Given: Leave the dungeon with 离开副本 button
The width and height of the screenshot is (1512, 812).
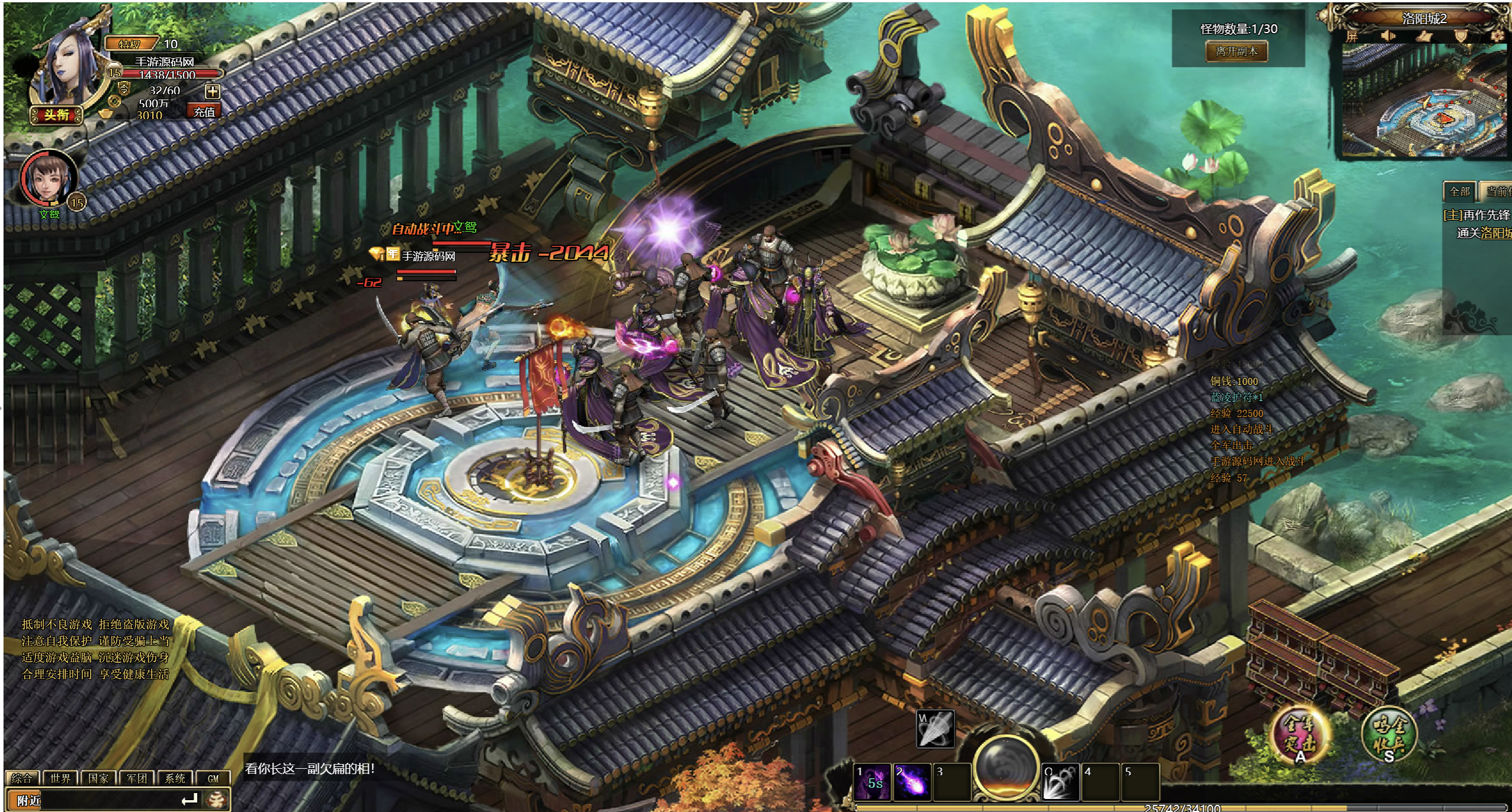Looking at the screenshot, I should click(x=1237, y=52).
